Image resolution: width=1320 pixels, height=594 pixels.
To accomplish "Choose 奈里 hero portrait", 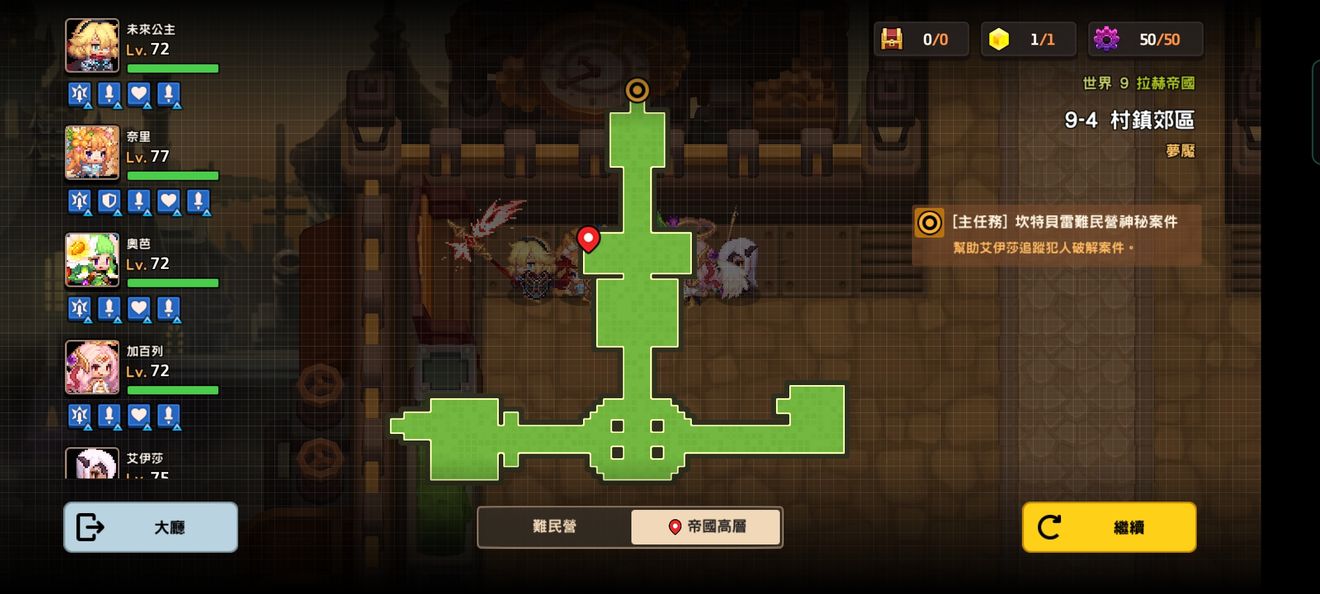I will [92, 153].
